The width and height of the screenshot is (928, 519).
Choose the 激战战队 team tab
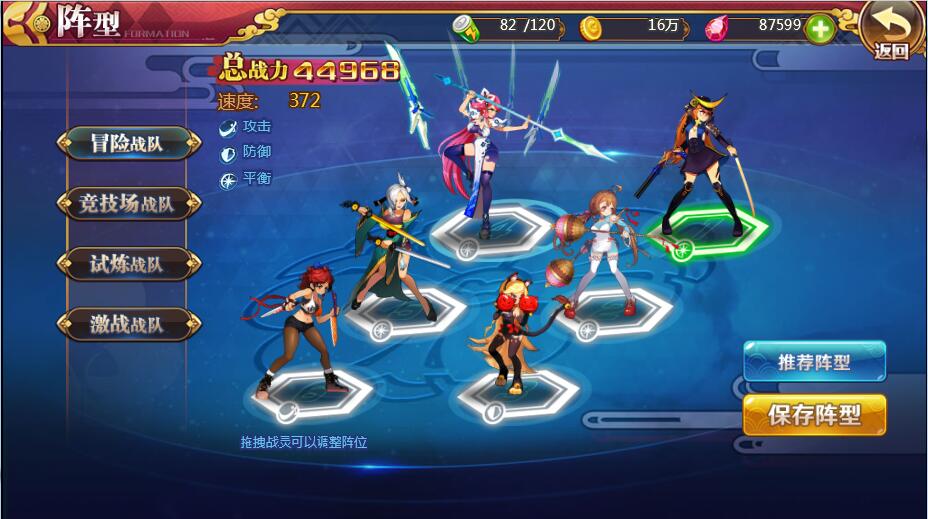127,324
